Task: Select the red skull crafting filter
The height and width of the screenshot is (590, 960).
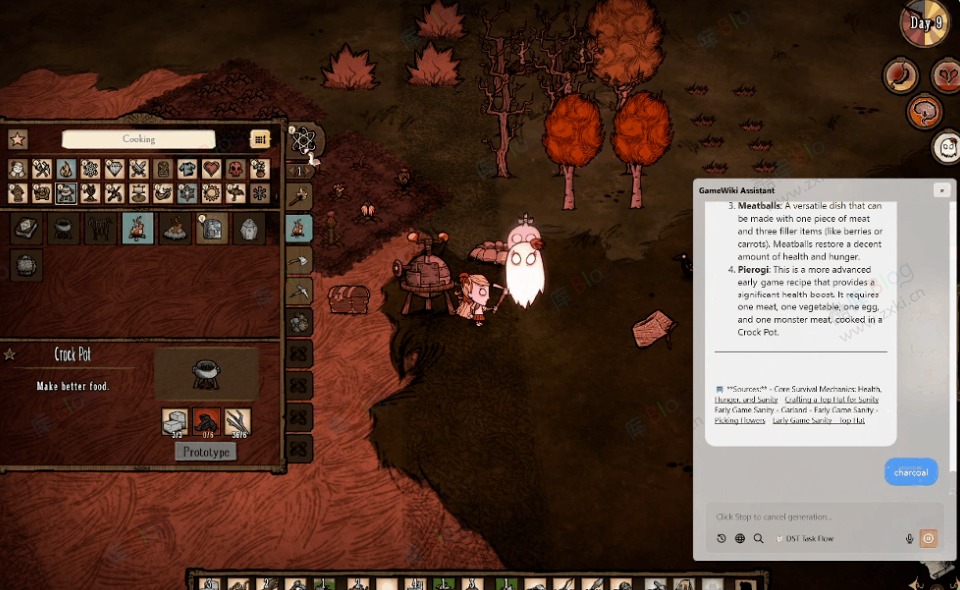Action: click(x=235, y=169)
